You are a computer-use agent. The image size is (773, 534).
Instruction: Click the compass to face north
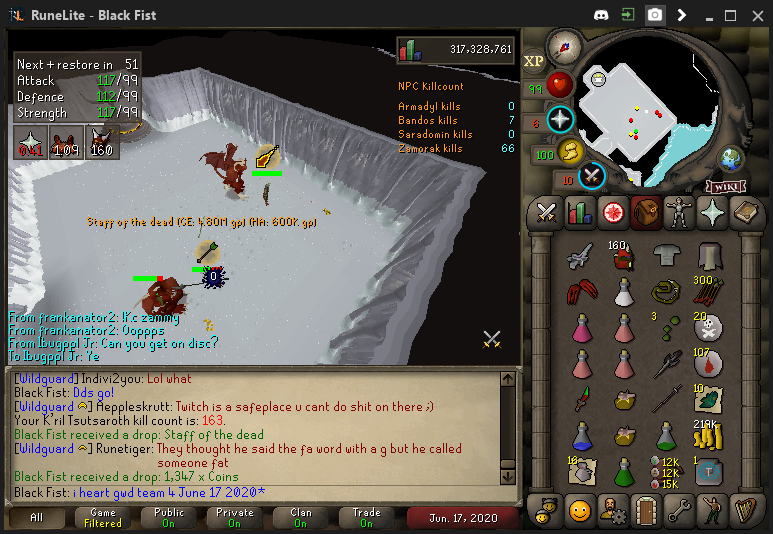[565, 46]
